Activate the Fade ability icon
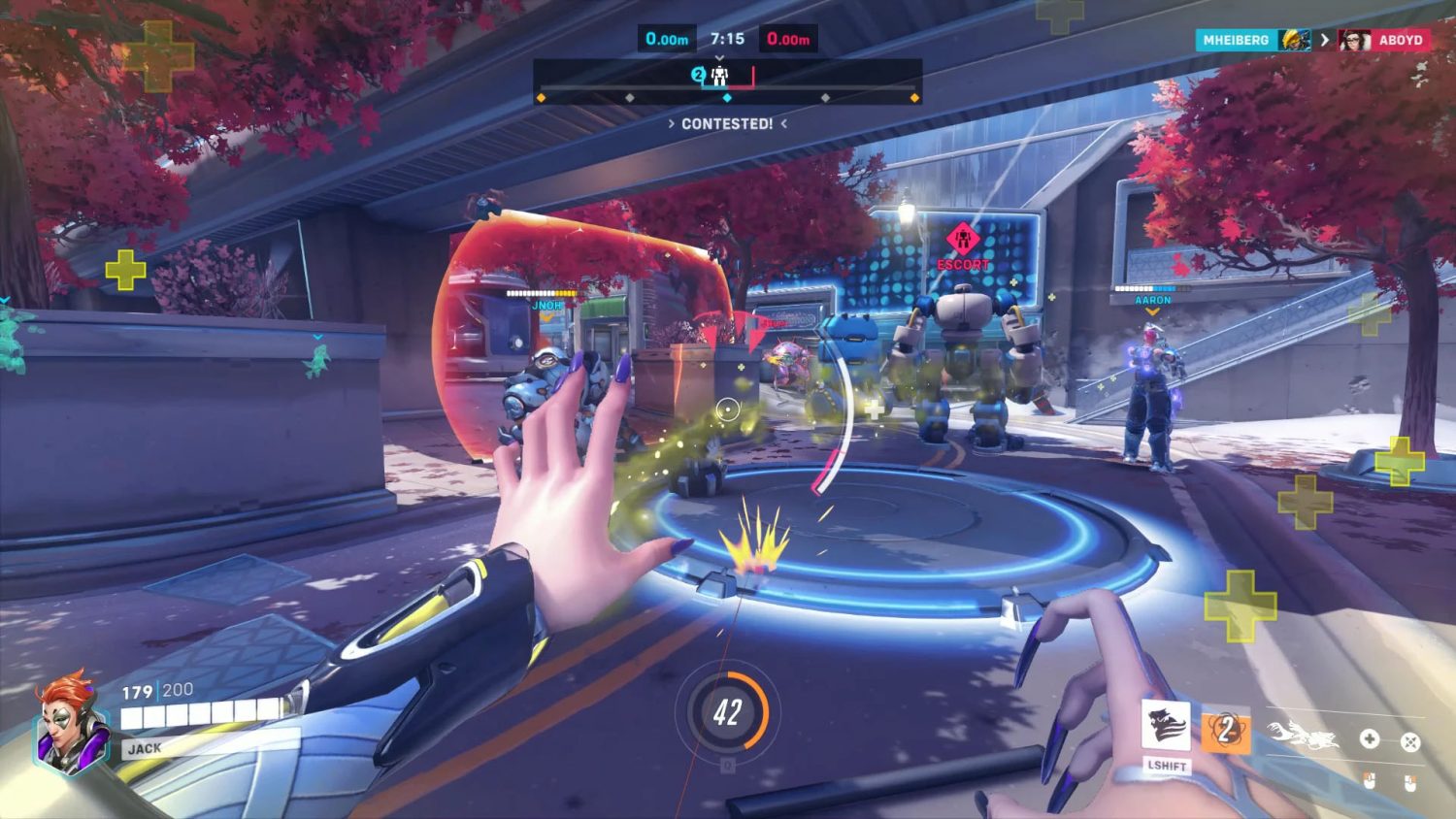Screen dimensions: 1456x819 (1166, 724)
